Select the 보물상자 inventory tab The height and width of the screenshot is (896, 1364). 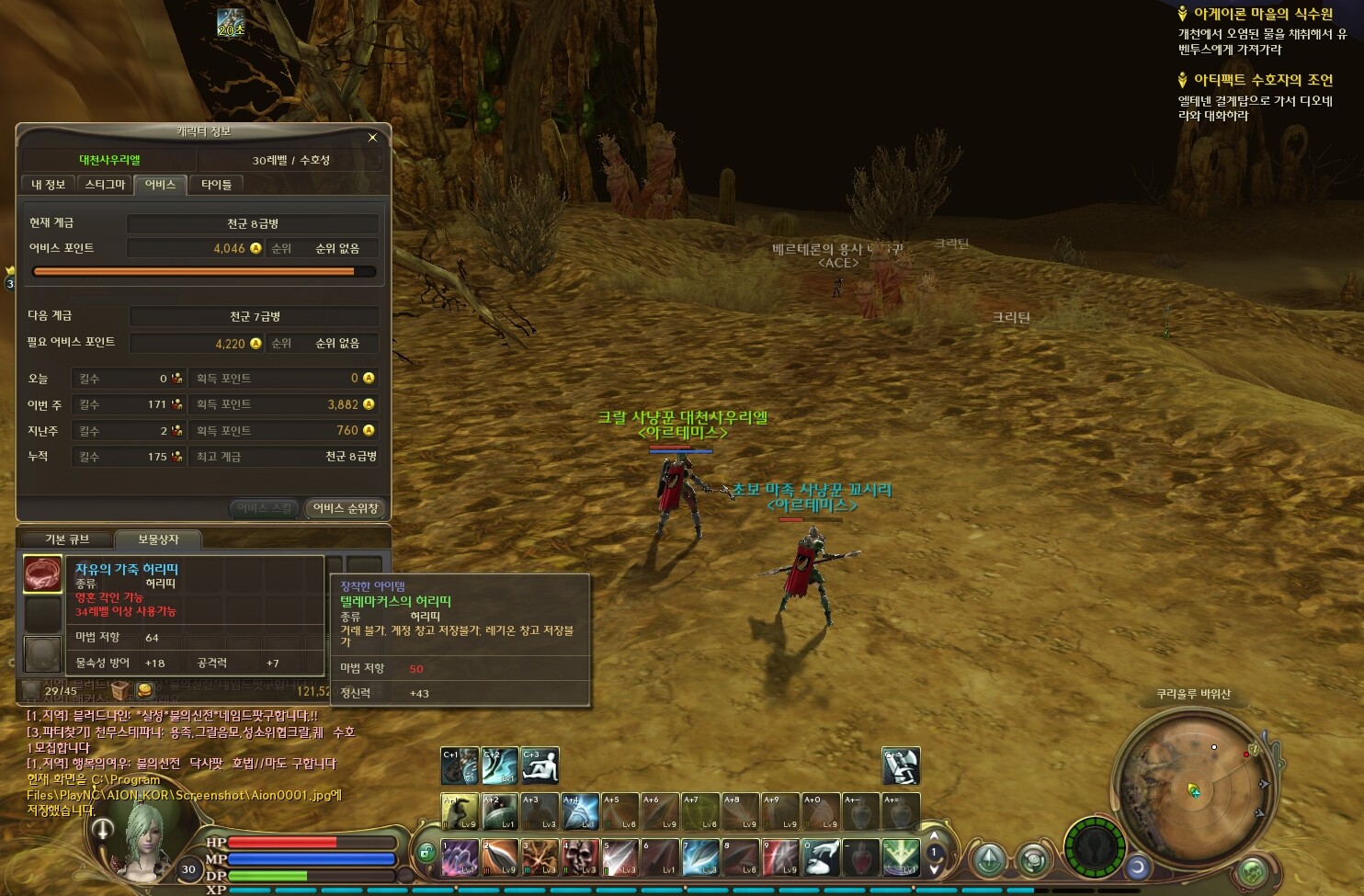tap(158, 539)
